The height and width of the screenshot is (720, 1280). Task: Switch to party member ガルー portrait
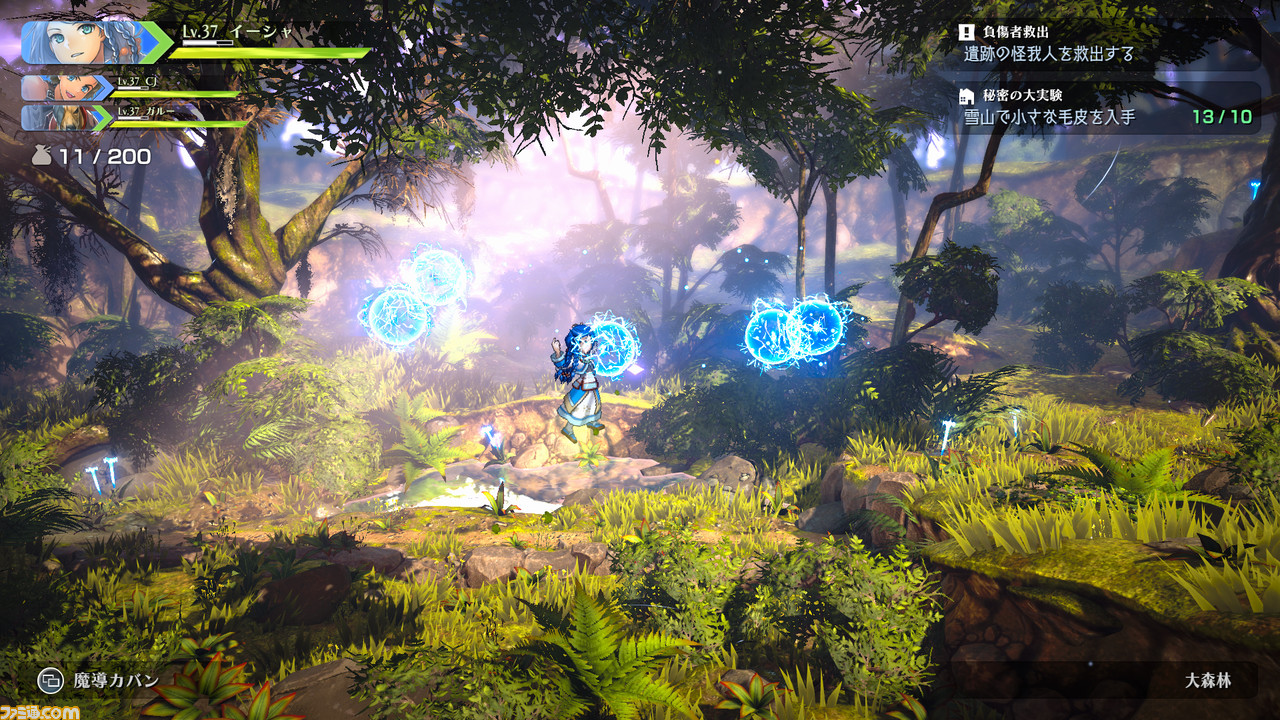coord(62,118)
